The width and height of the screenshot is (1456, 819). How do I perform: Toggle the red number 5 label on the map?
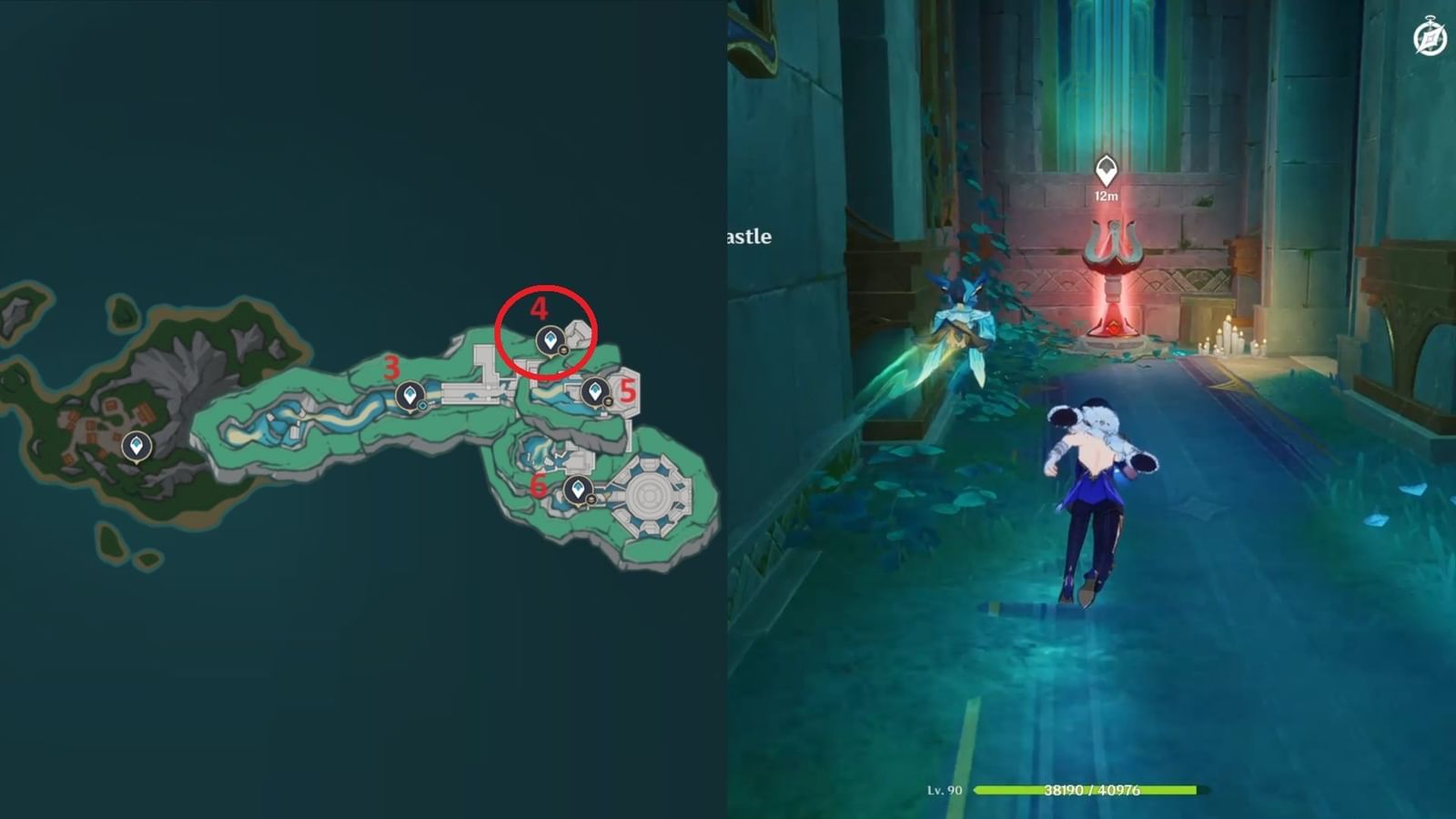click(x=629, y=391)
